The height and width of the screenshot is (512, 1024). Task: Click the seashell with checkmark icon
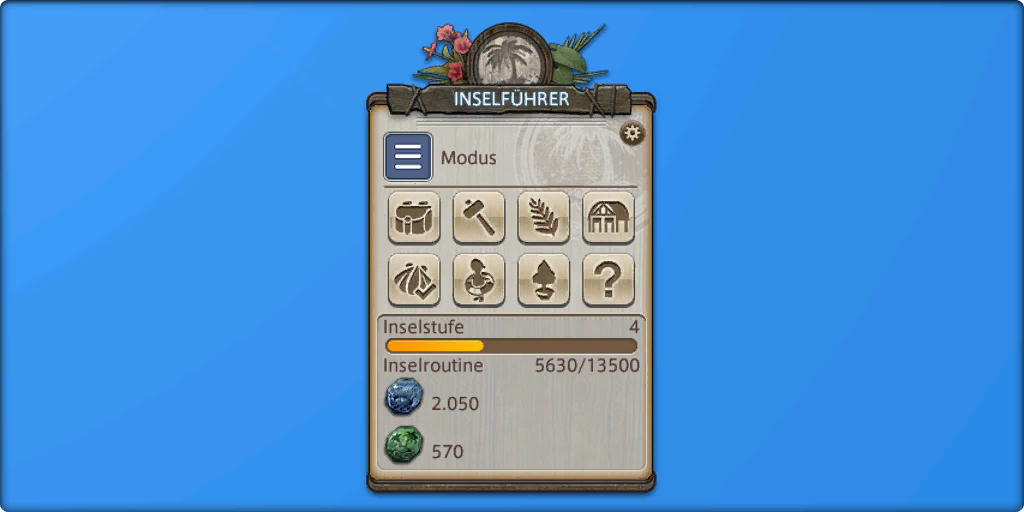click(414, 280)
